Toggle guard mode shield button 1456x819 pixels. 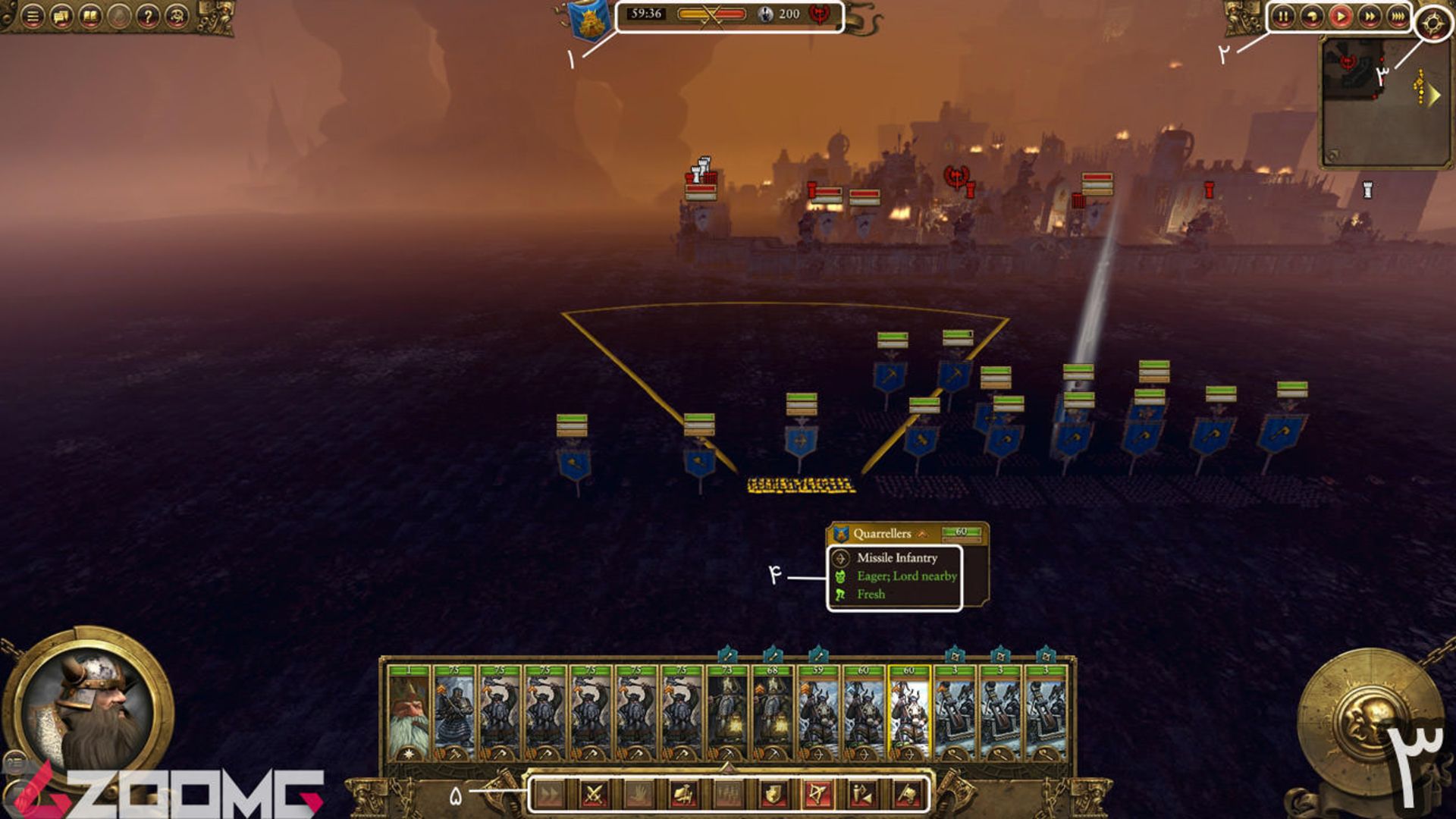pos(773,794)
